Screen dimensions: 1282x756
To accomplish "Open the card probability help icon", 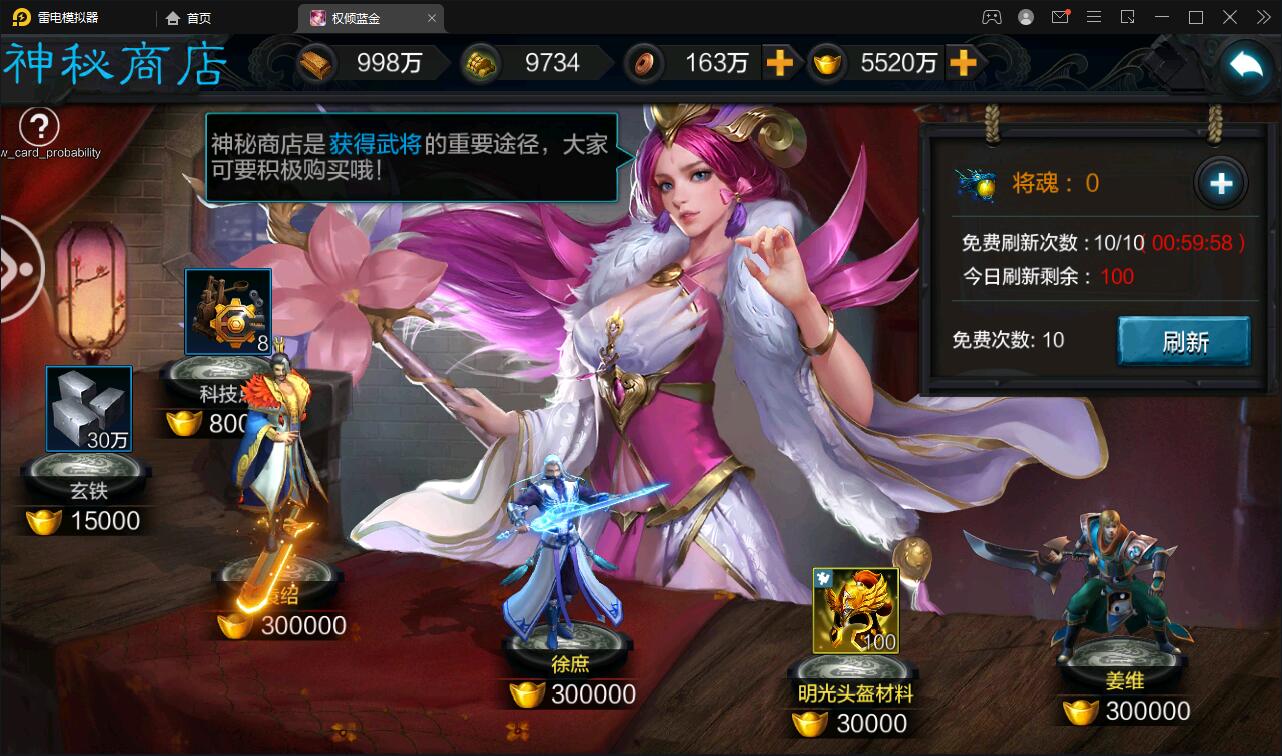I will coord(40,127).
